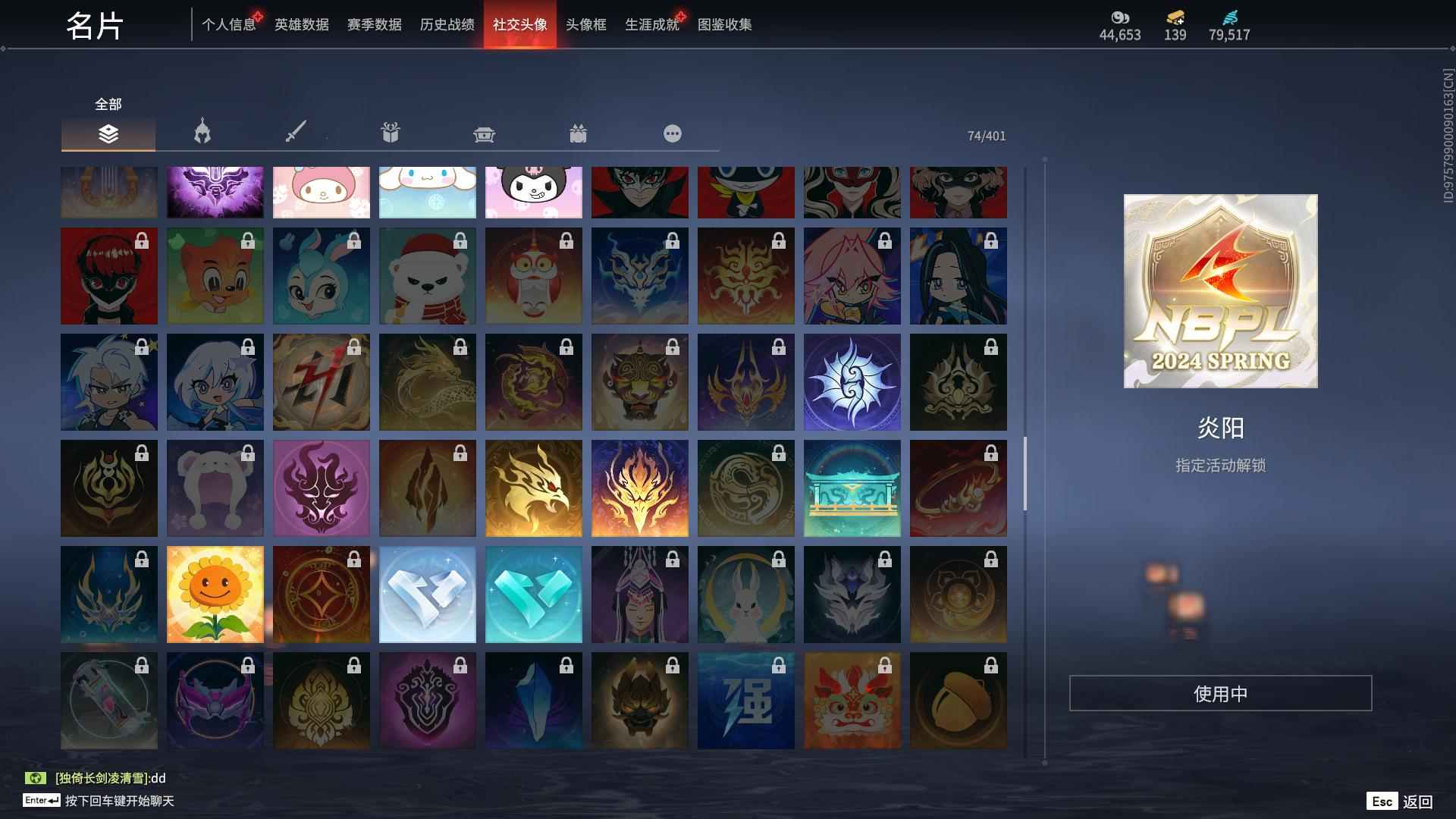Click the 使用中 'in use' button
Image resolution: width=1456 pixels, height=819 pixels.
pos(1219,692)
